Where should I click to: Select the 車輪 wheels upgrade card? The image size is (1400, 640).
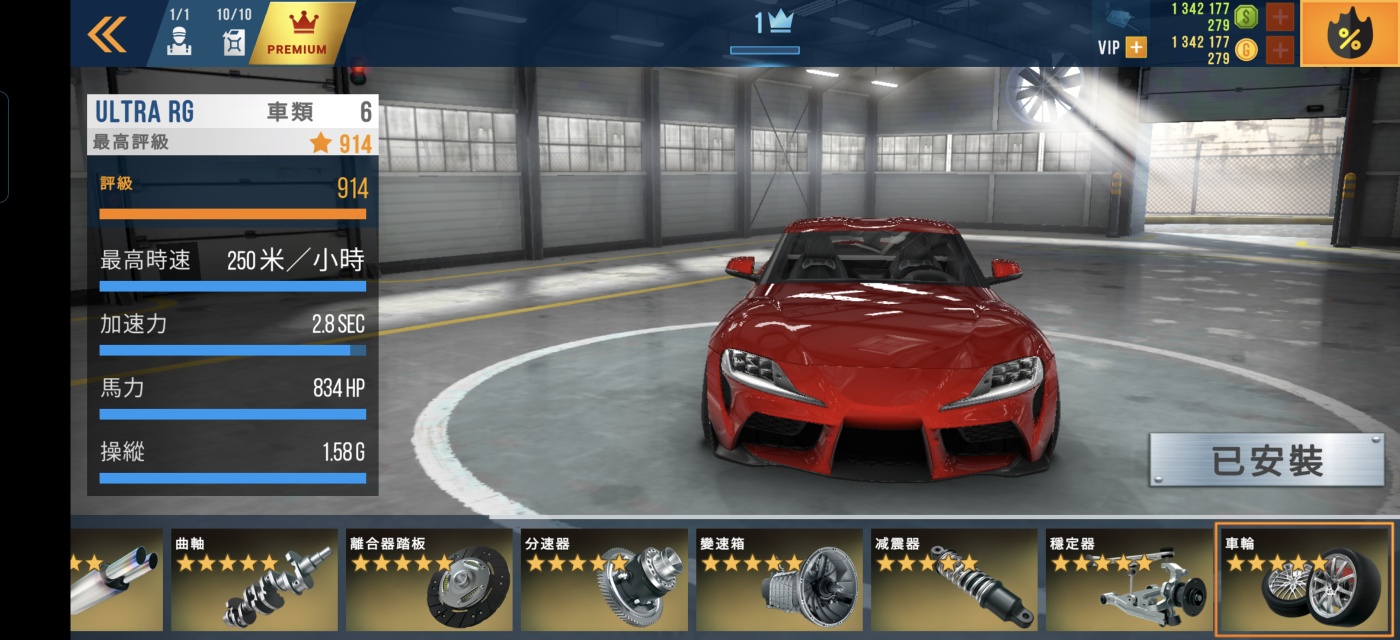[1304, 580]
